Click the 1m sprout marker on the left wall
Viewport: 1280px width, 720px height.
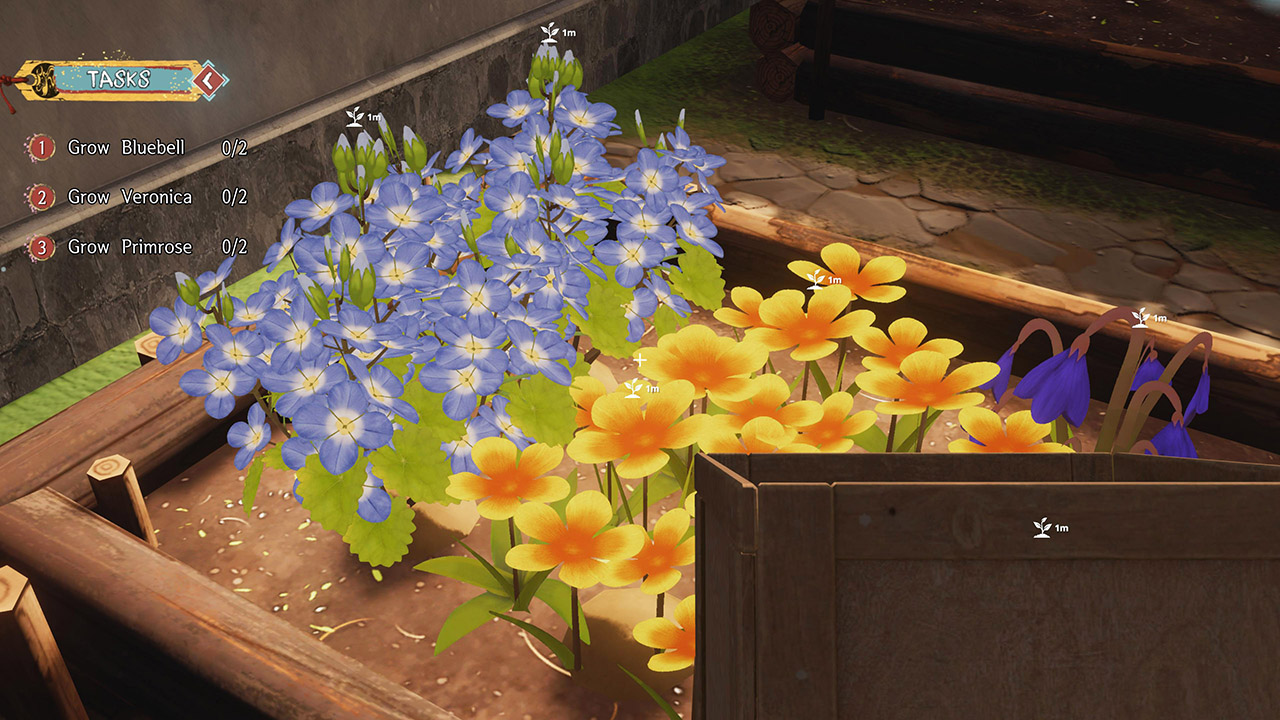[x=357, y=119]
